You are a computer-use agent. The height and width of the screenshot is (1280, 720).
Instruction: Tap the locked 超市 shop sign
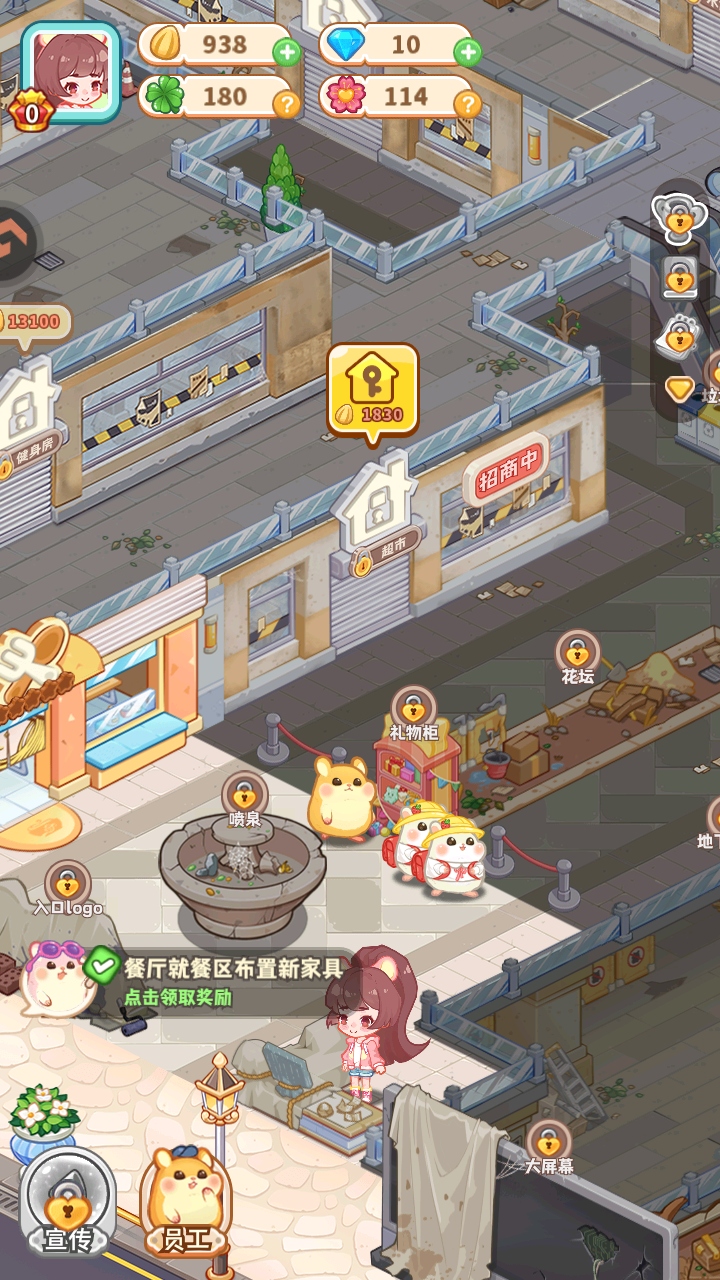(x=374, y=520)
